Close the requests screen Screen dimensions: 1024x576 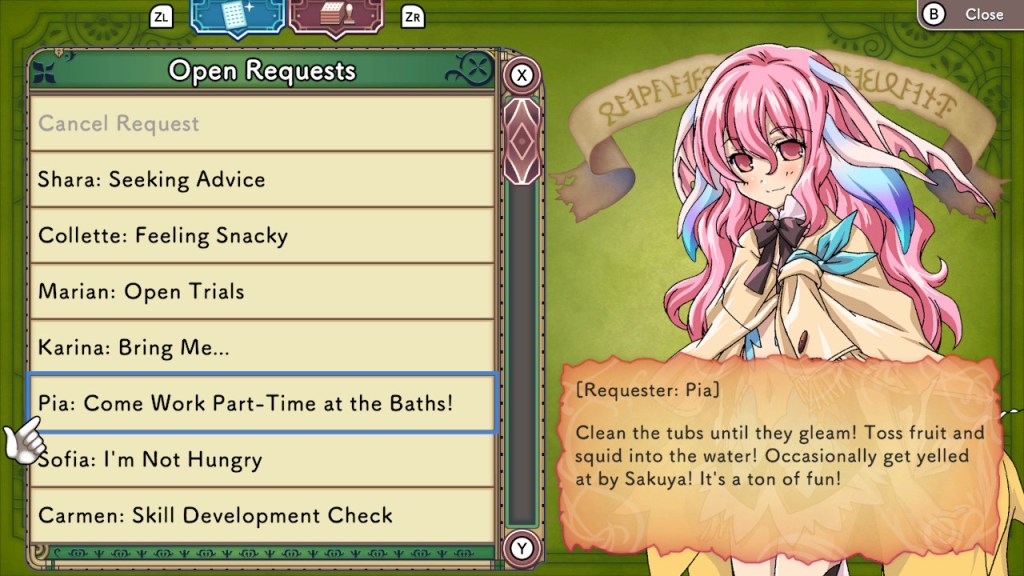click(970, 14)
